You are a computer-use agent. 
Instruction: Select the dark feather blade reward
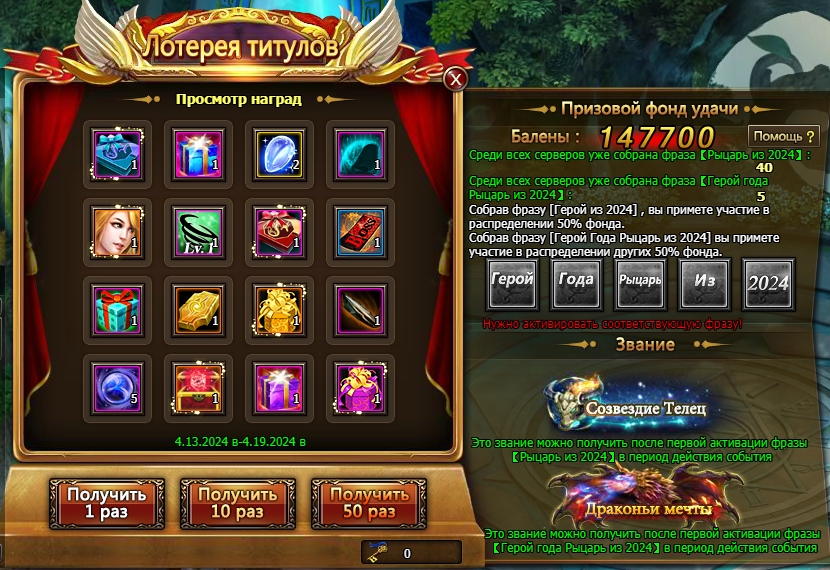click(352, 309)
